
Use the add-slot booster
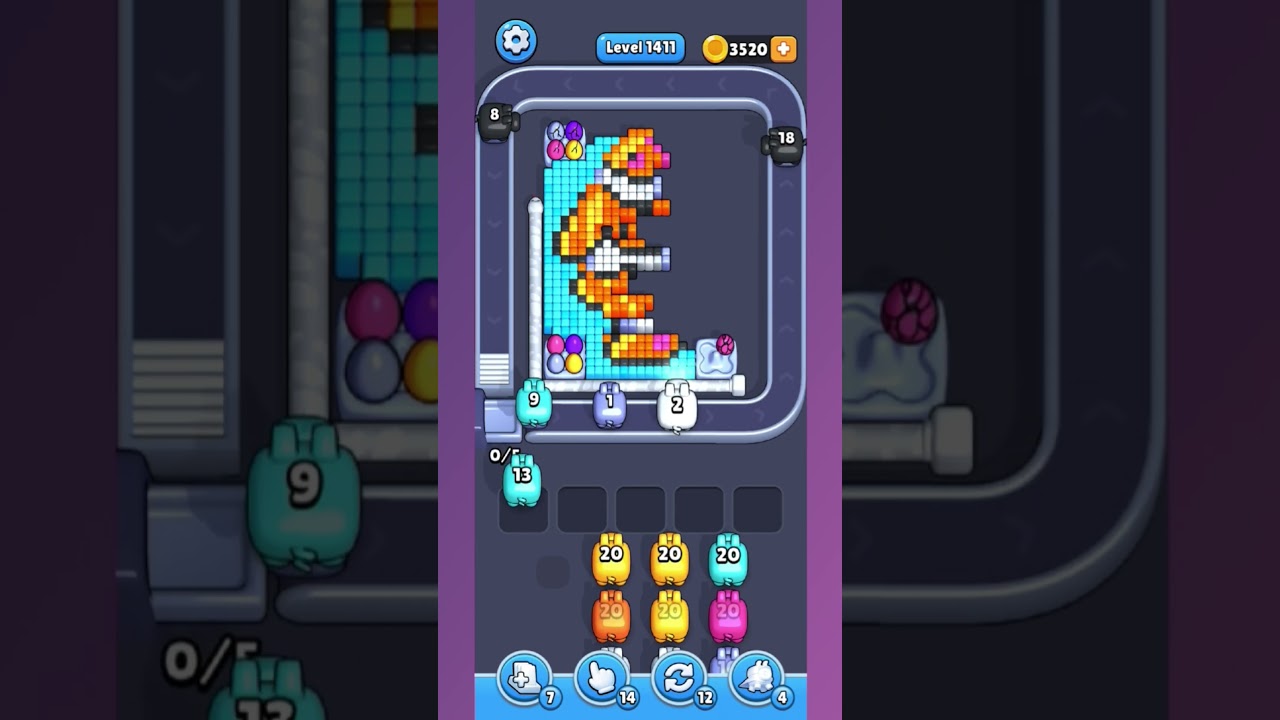[527, 678]
